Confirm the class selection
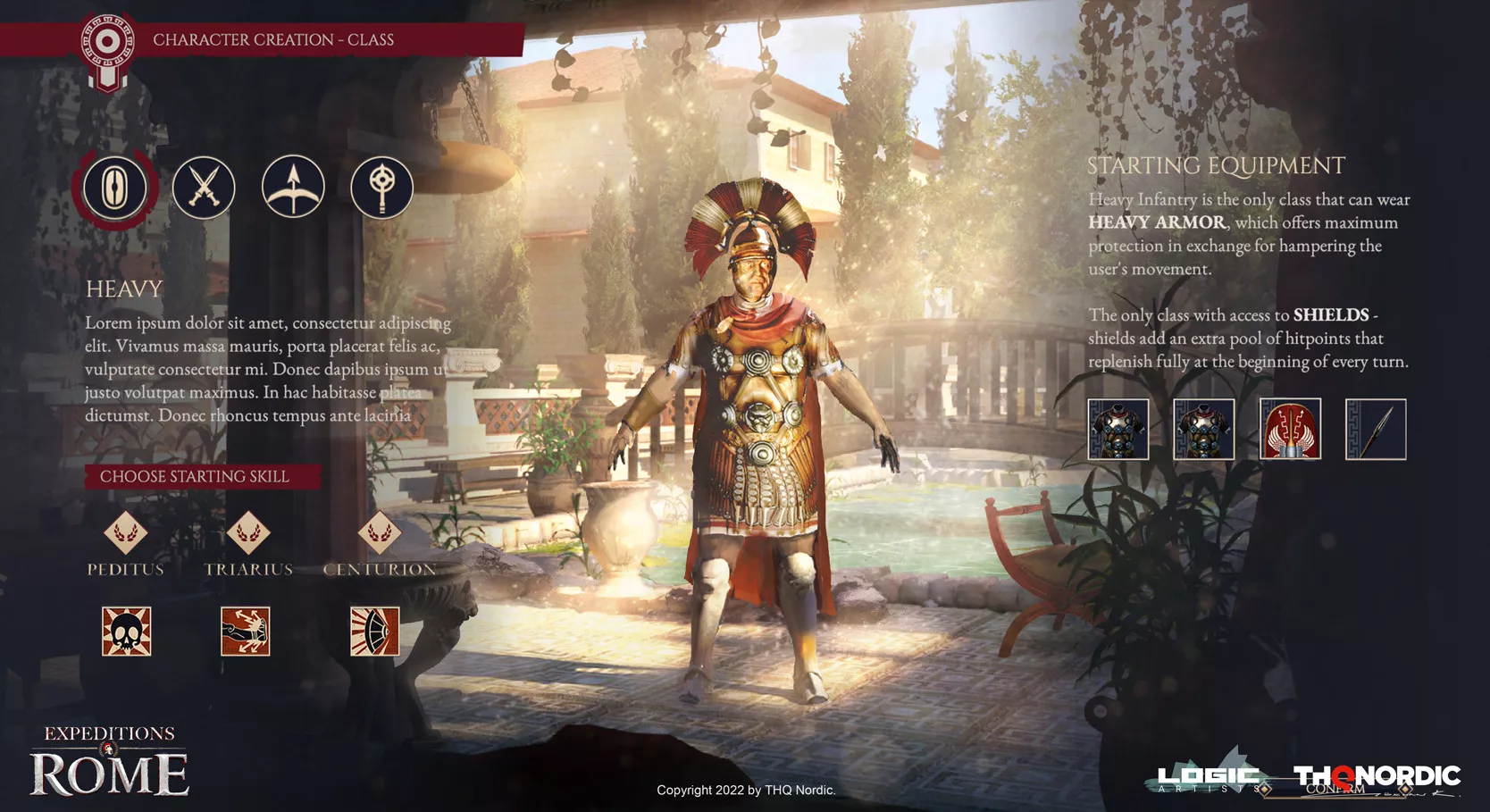This screenshot has width=1490, height=812. [x=1336, y=789]
